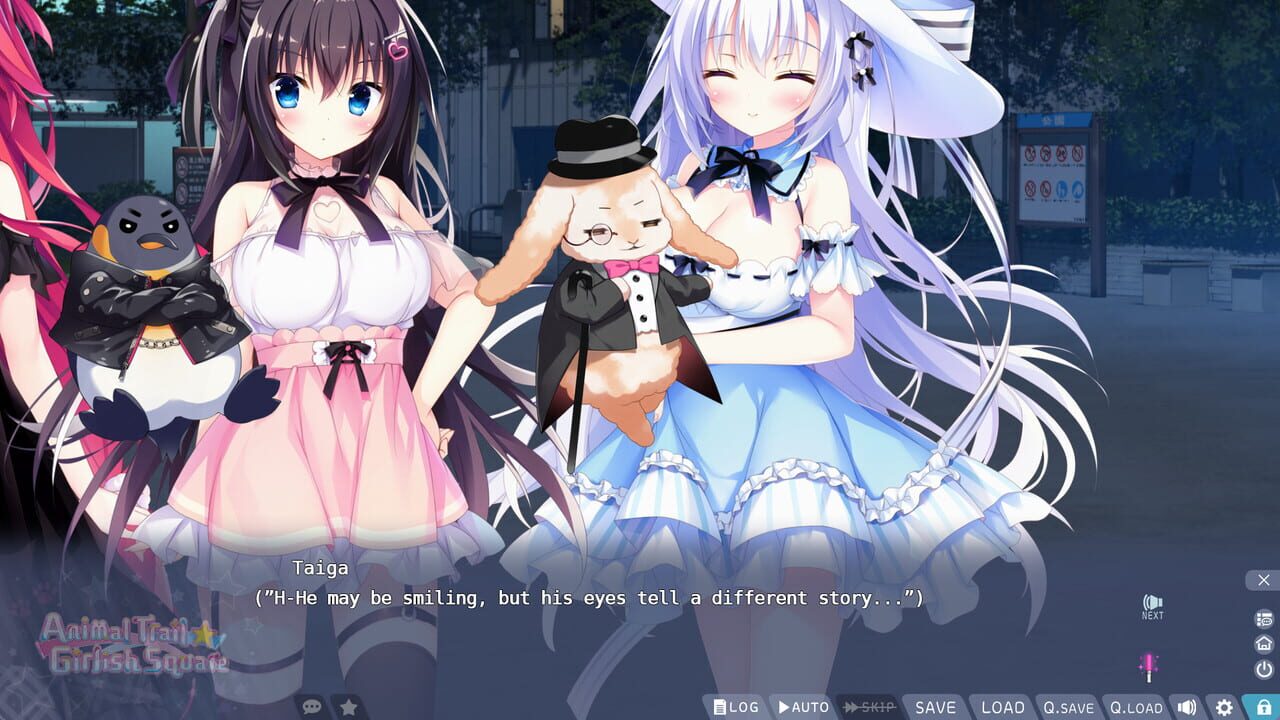Click the LOAD button
This screenshot has width=1280, height=720.
click(x=1001, y=705)
